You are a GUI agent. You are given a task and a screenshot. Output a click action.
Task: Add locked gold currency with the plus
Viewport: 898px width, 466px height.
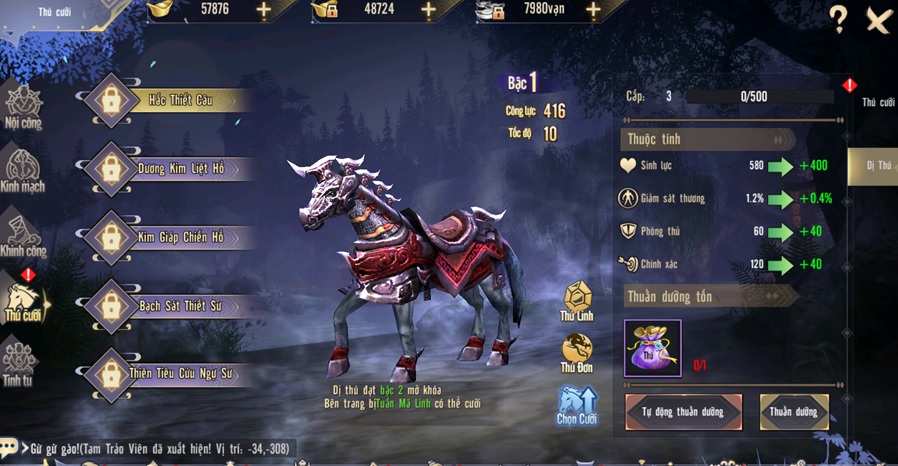[428, 10]
